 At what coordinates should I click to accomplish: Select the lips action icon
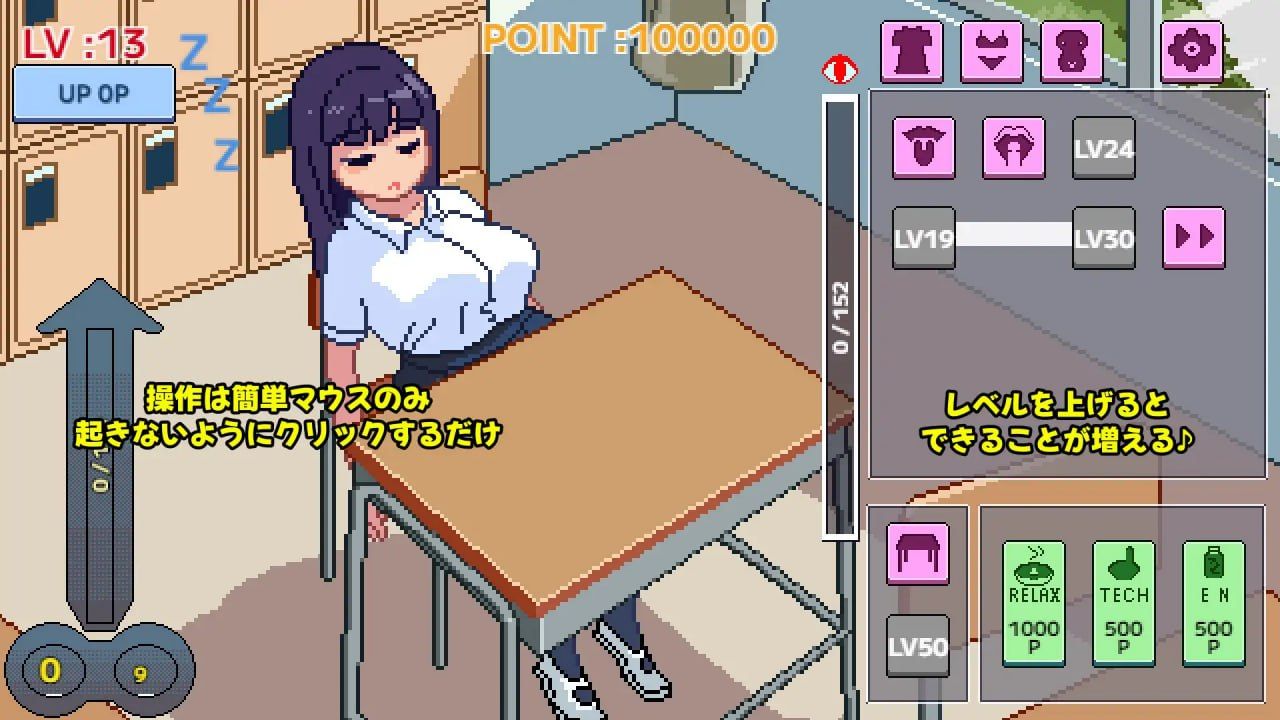coord(1014,149)
